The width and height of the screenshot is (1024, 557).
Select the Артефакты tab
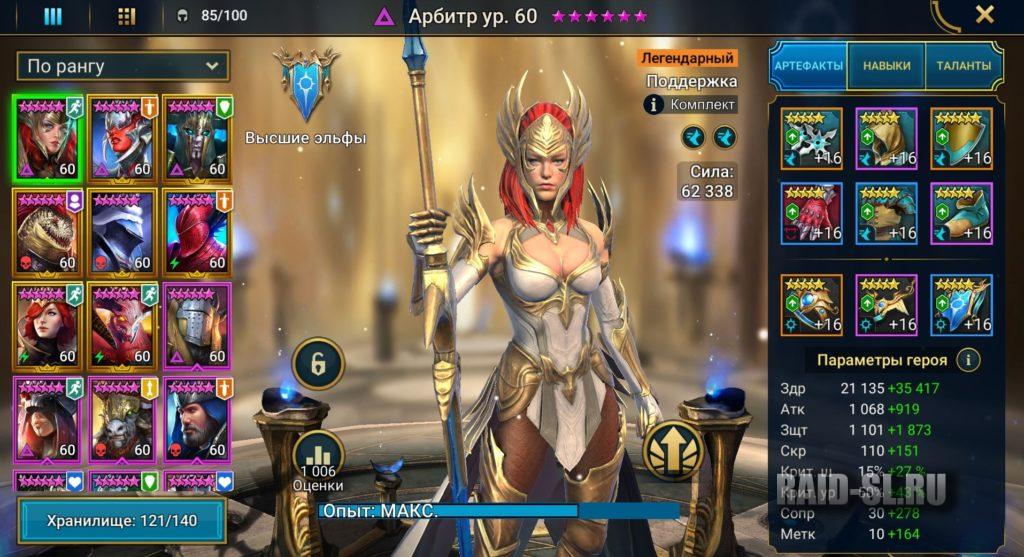[808, 66]
